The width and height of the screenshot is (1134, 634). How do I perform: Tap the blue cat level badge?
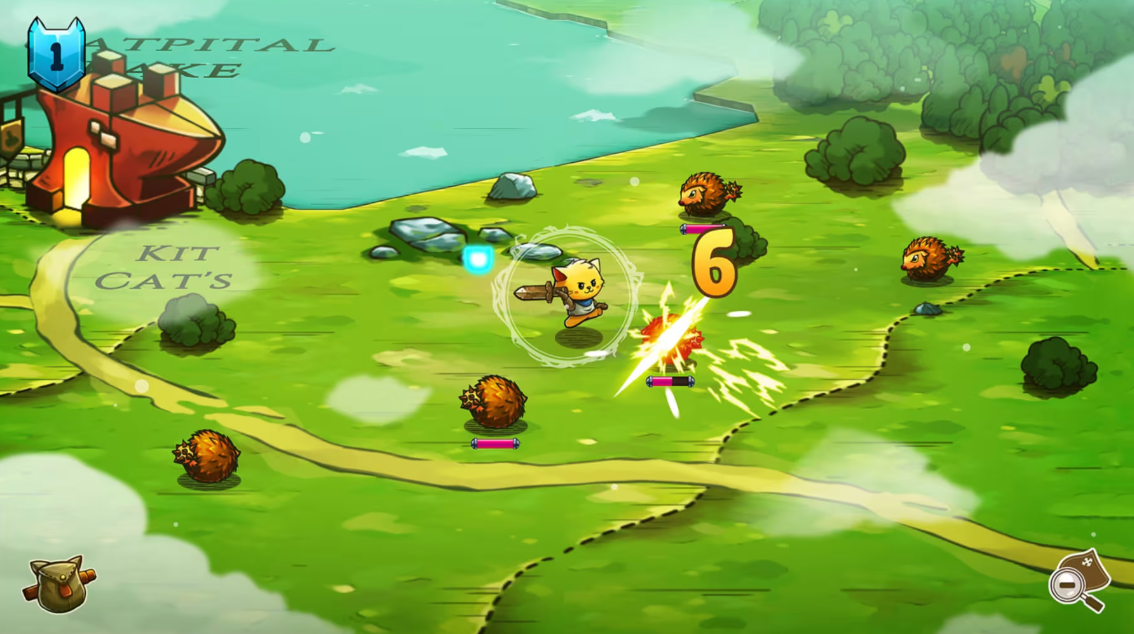click(56, 53)
